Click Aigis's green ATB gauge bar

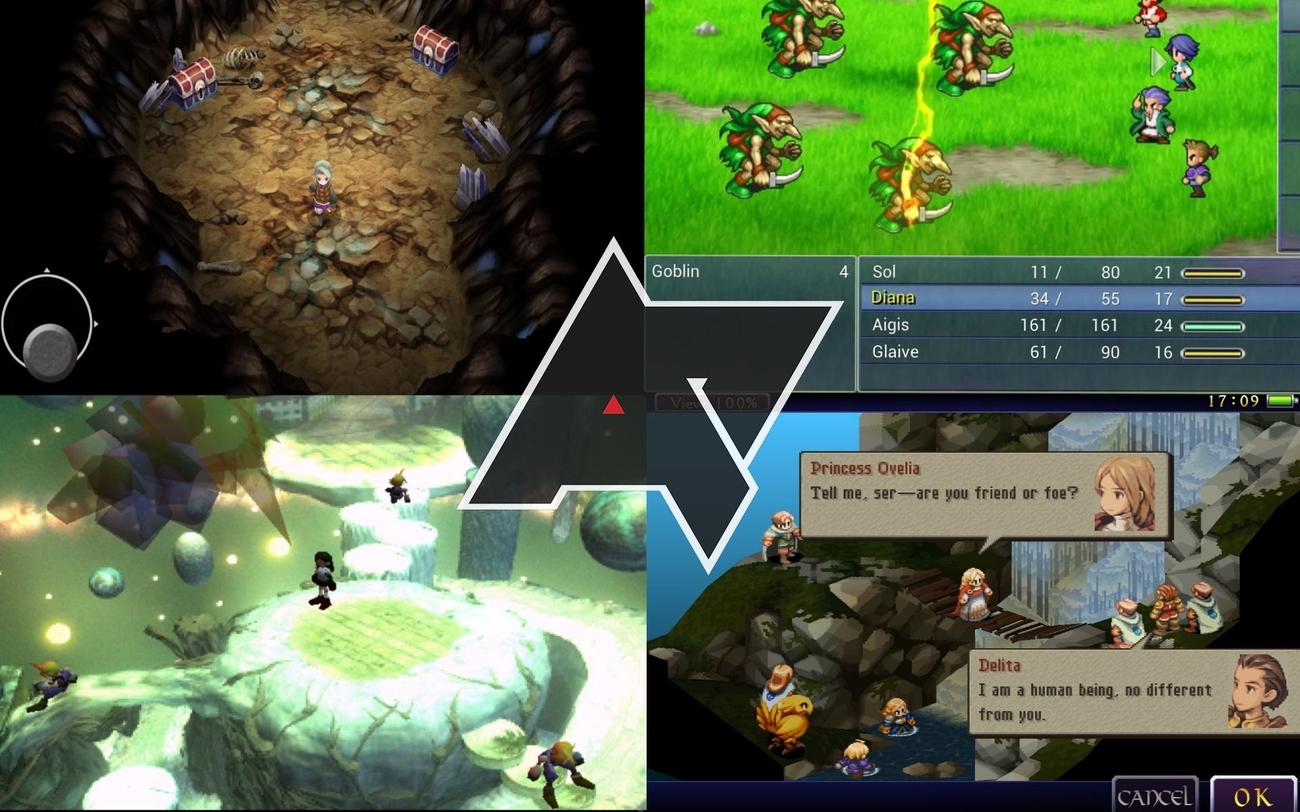[x=1212, y=325]
